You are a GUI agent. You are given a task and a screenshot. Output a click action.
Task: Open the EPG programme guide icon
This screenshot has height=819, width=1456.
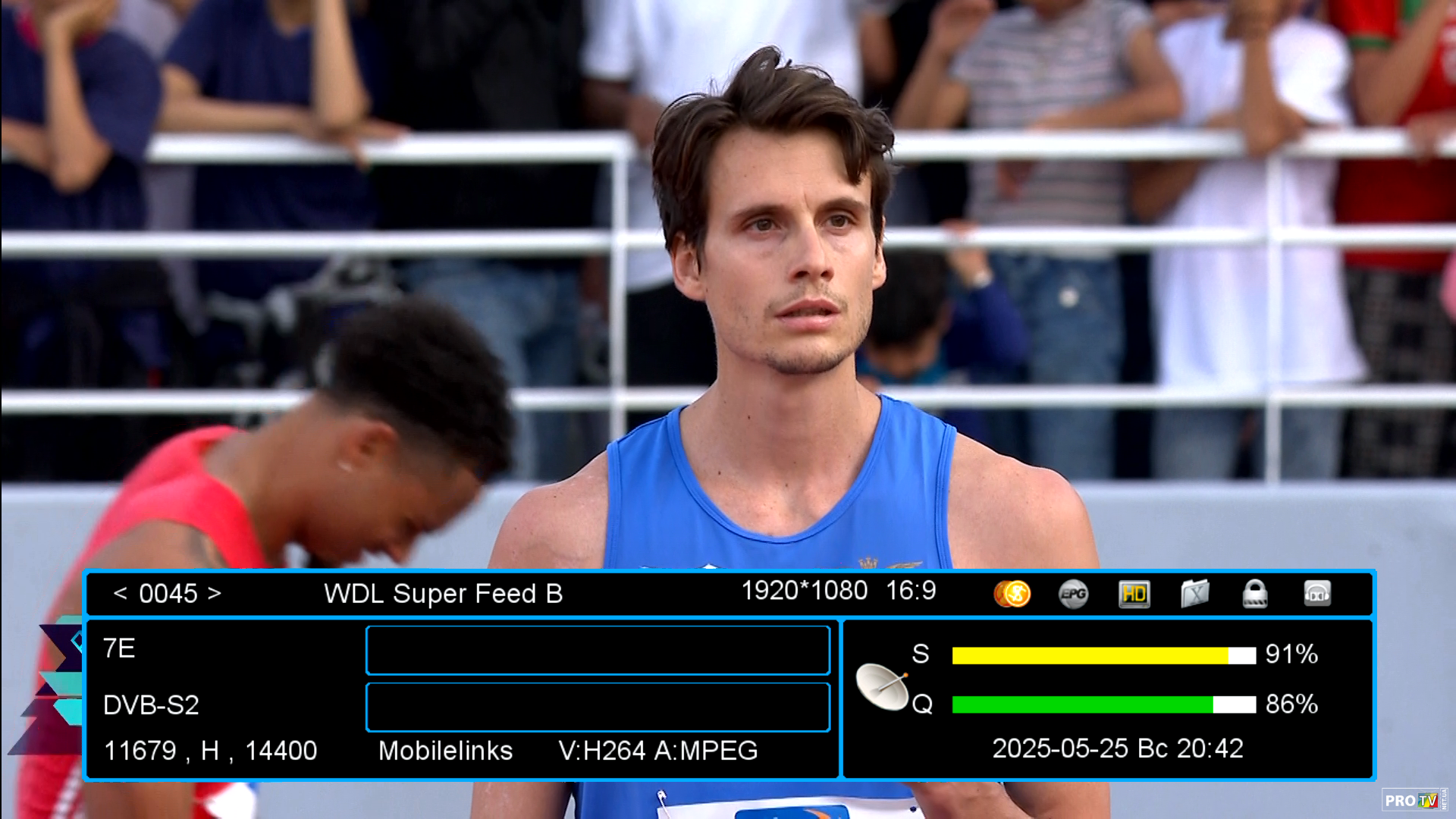(x=1073, y=594)
